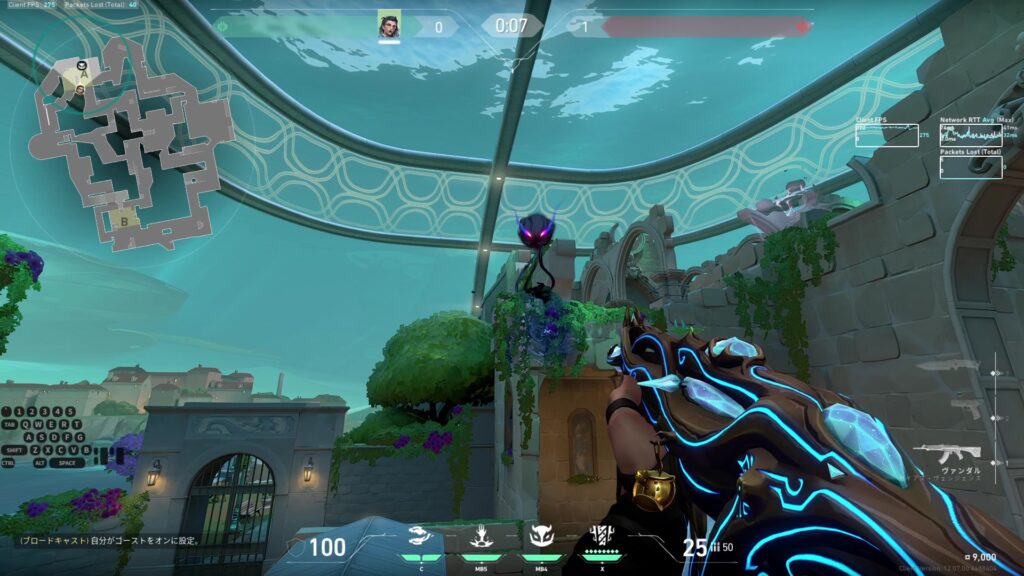
Task: Click the agent portrait in the top bar
Action: pyautogui.click(x=389, y=25)
